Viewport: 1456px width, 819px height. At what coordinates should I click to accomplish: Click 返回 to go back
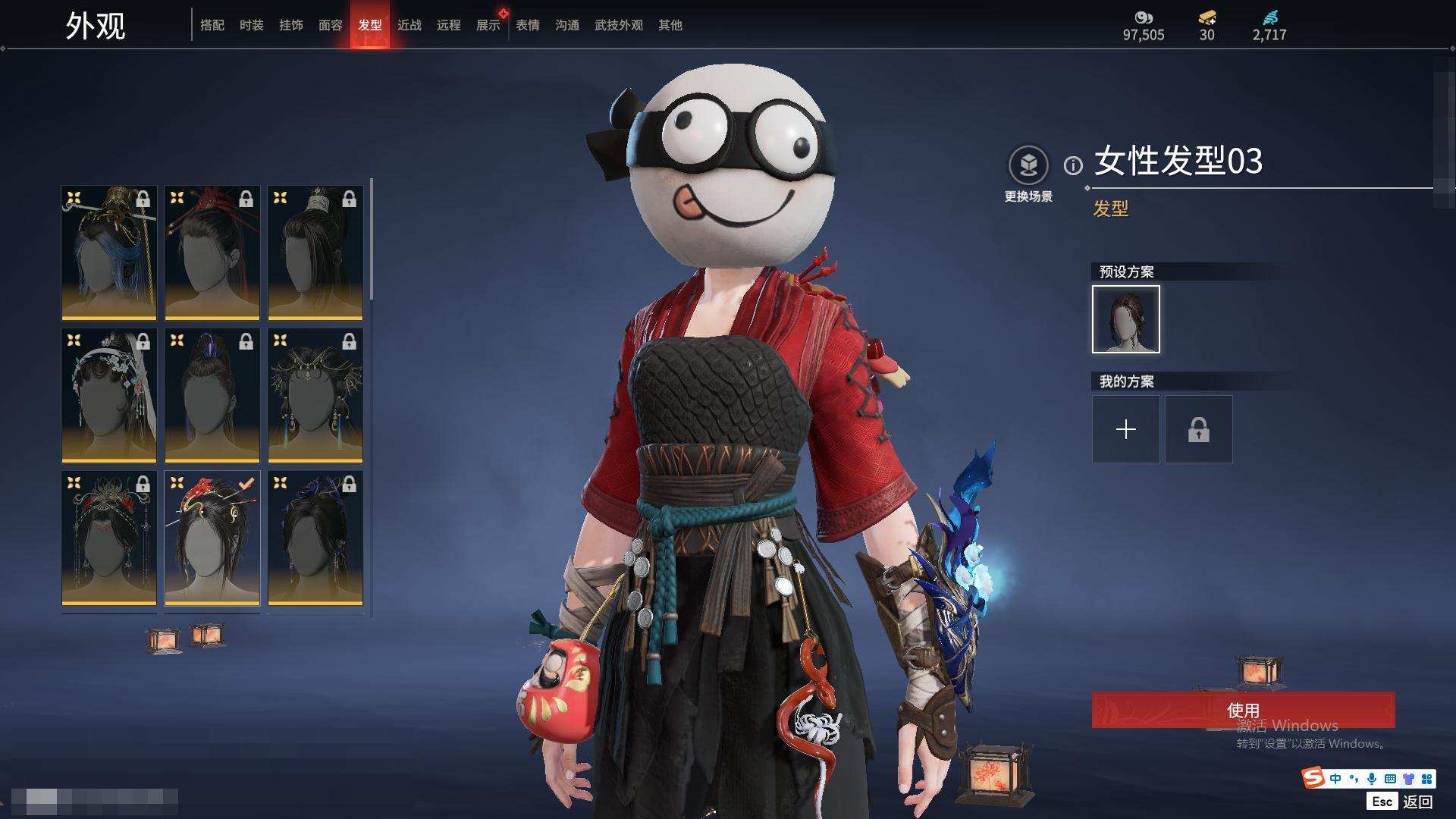click(1417, 802)
